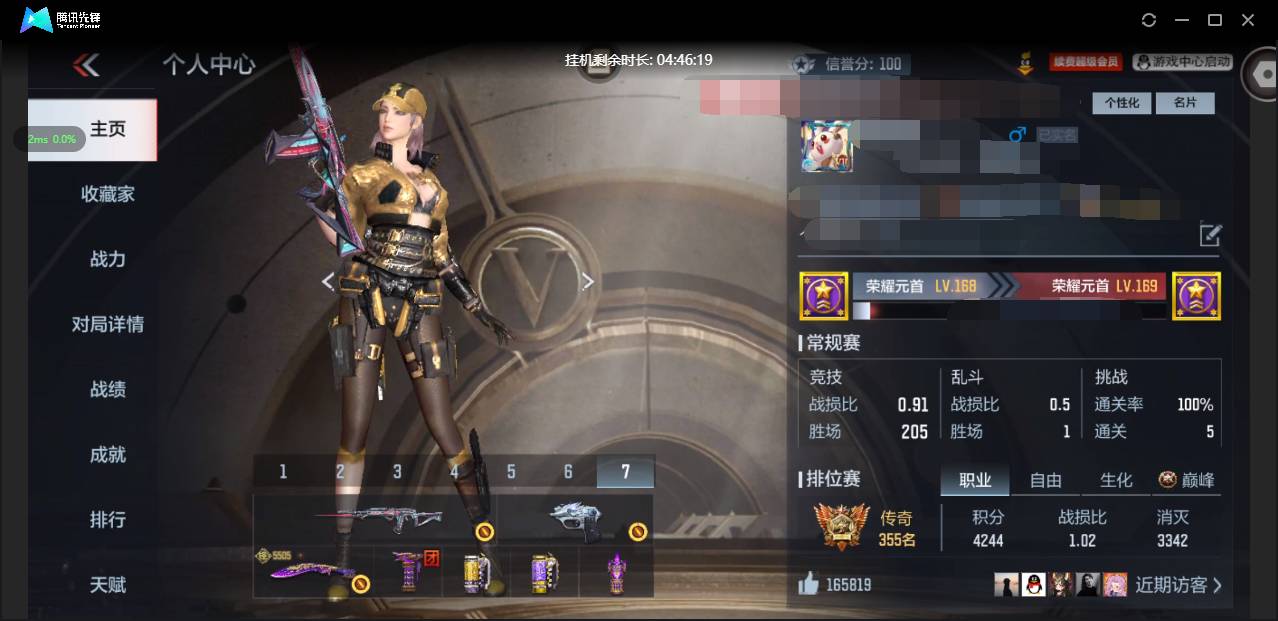Switch to loadout slot 3
This screenshot has height=621, width=1278.
point(397,471)
